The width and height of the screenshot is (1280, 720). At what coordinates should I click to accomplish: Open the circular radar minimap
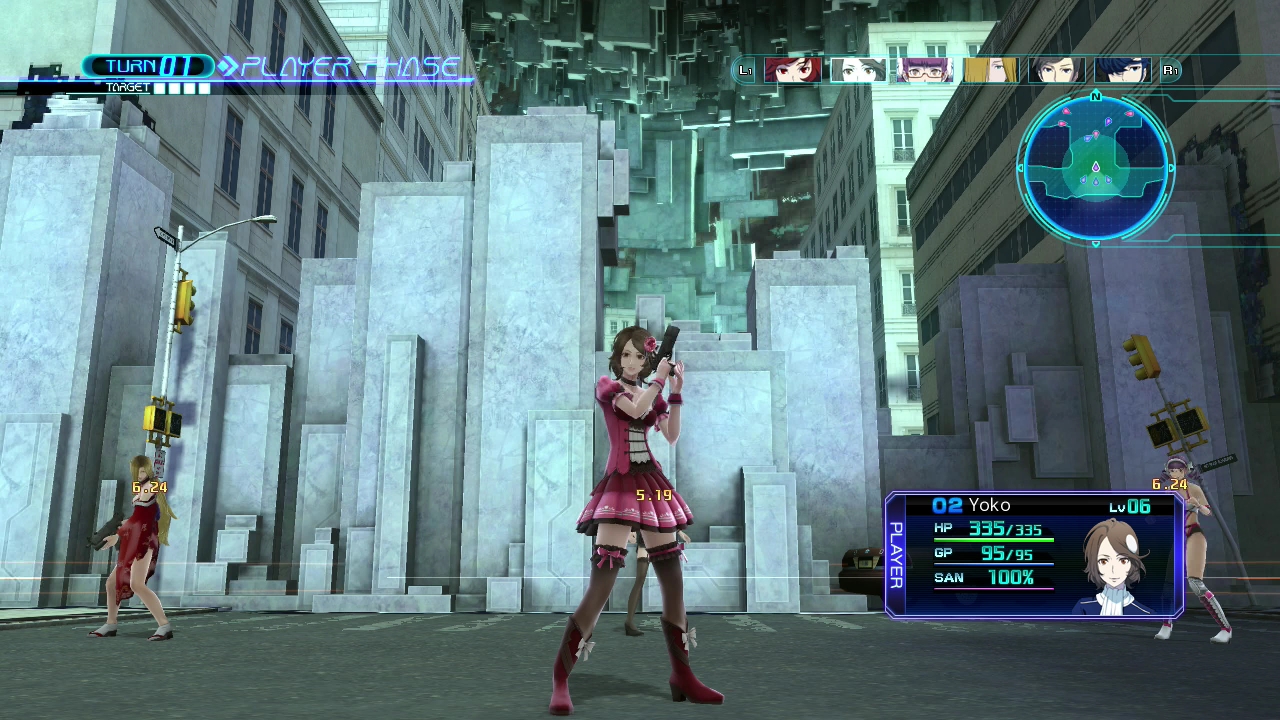[x=1096, y=168]
